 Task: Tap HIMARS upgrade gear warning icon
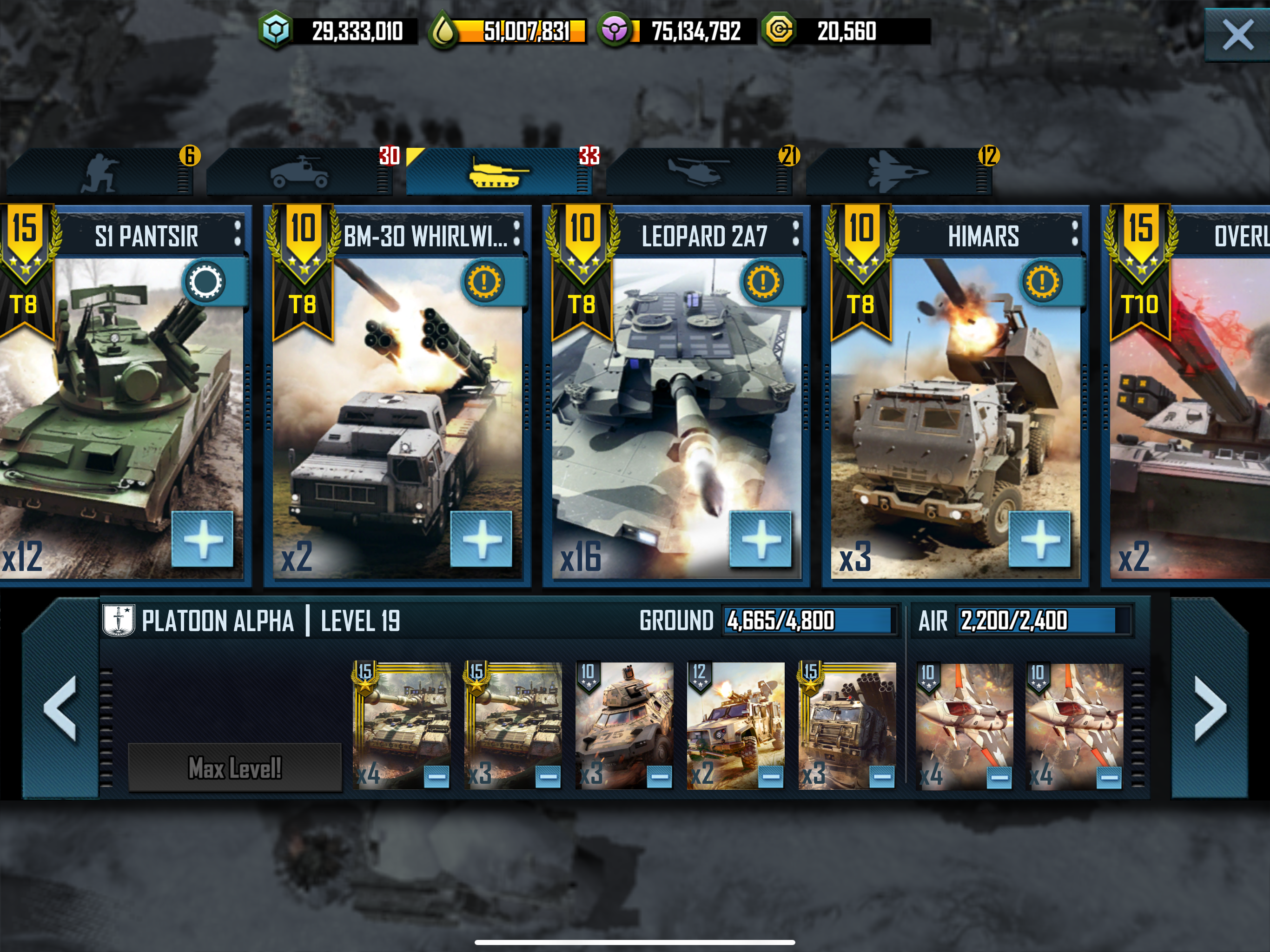[1042, 282]
